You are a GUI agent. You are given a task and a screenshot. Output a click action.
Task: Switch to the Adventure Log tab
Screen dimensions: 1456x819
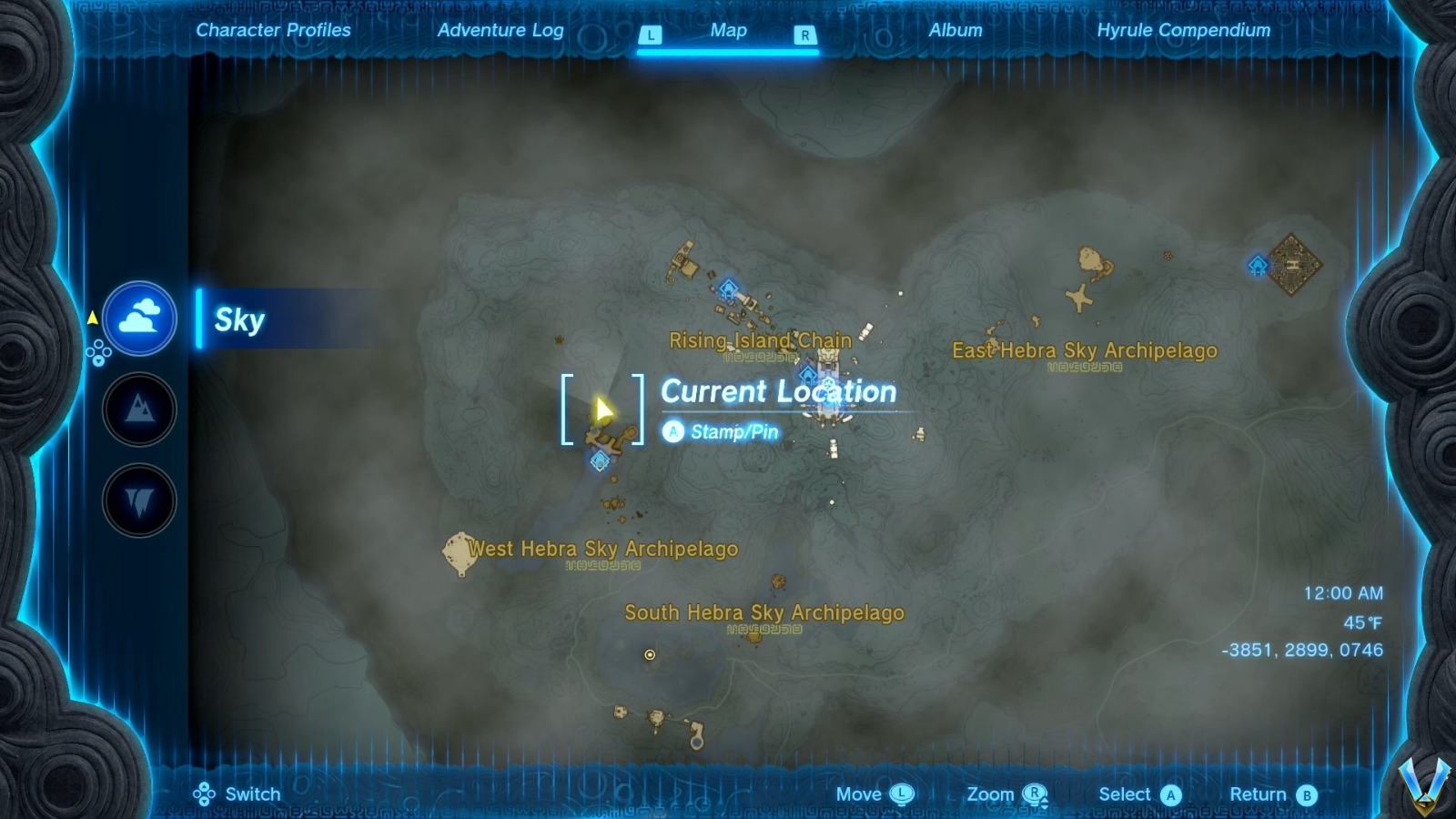[501, 30]
